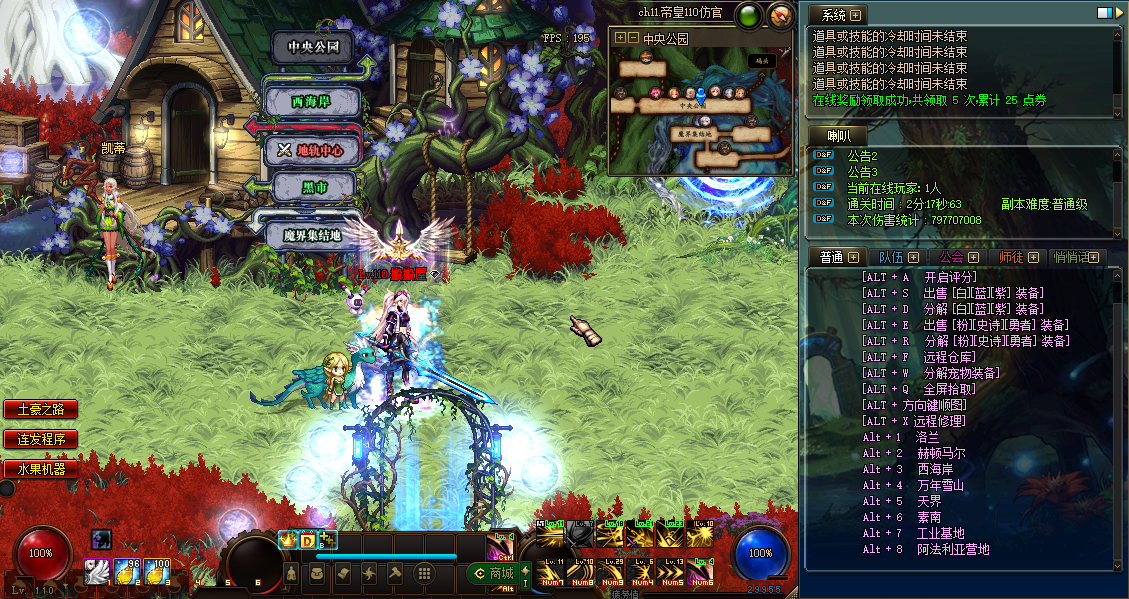Viewport: 1129px width, 599px height.
Task: Open the 商城 shop
Action: point(494,573)
